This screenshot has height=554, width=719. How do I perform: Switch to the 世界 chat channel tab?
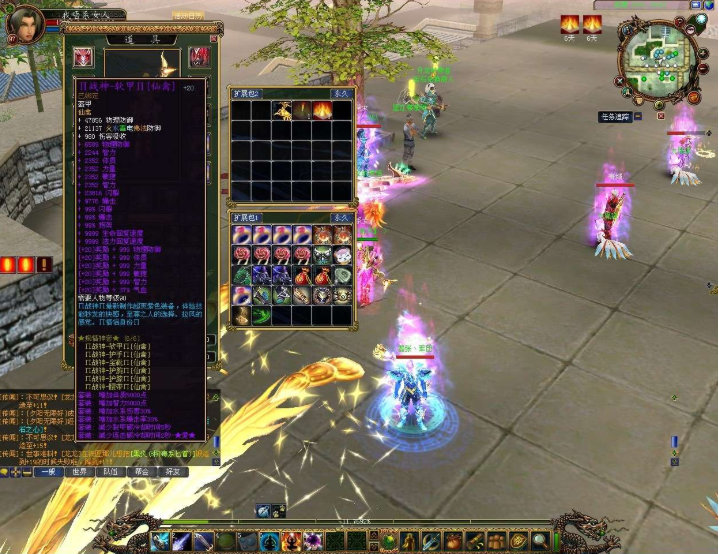click(x=79, y=471)
